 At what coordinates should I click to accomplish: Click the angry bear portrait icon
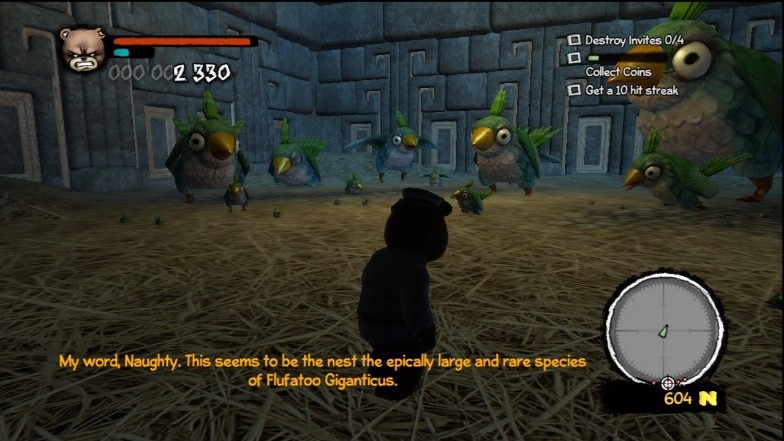pos(82,48)
